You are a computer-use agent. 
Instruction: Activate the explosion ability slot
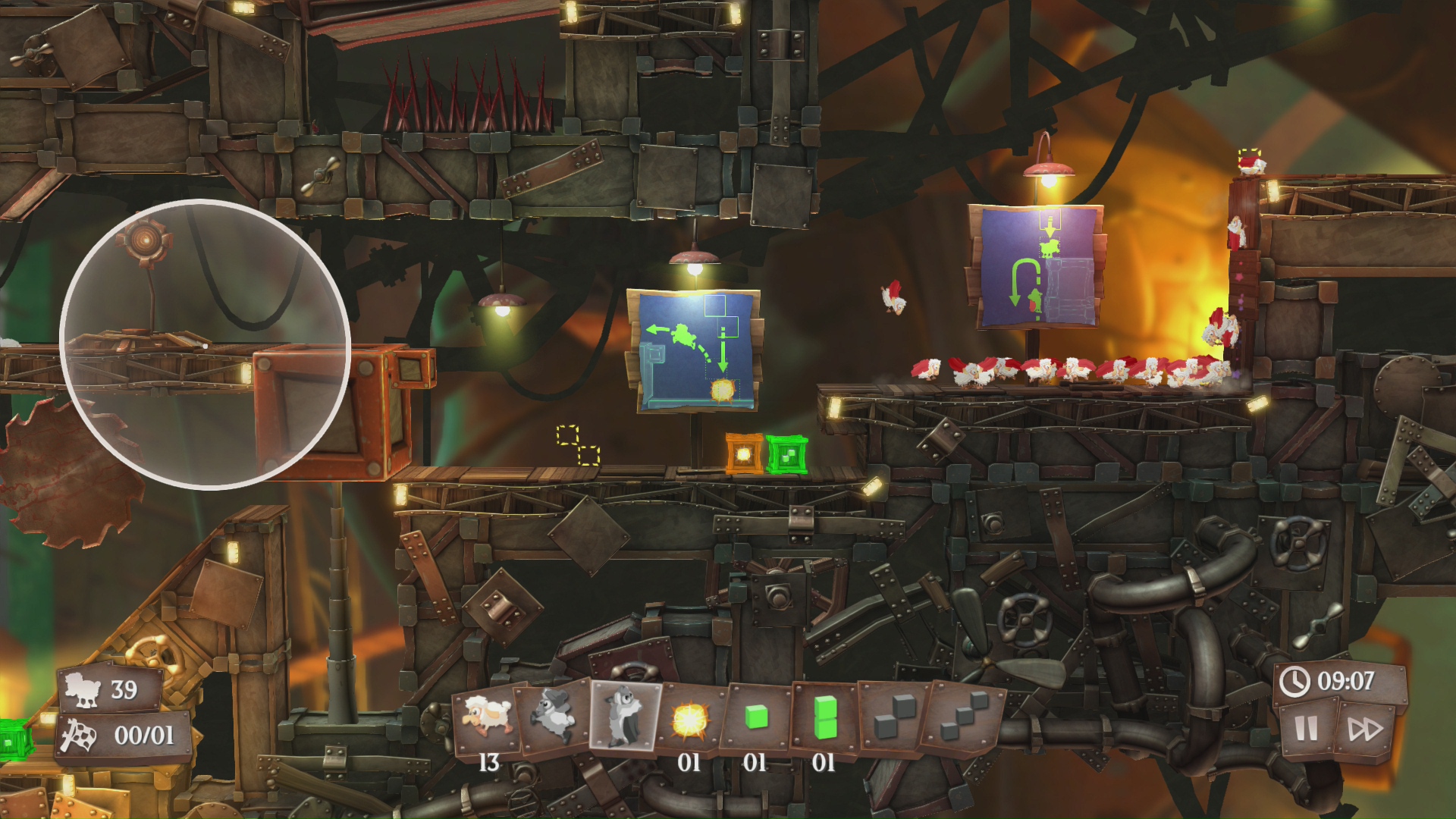690,718
